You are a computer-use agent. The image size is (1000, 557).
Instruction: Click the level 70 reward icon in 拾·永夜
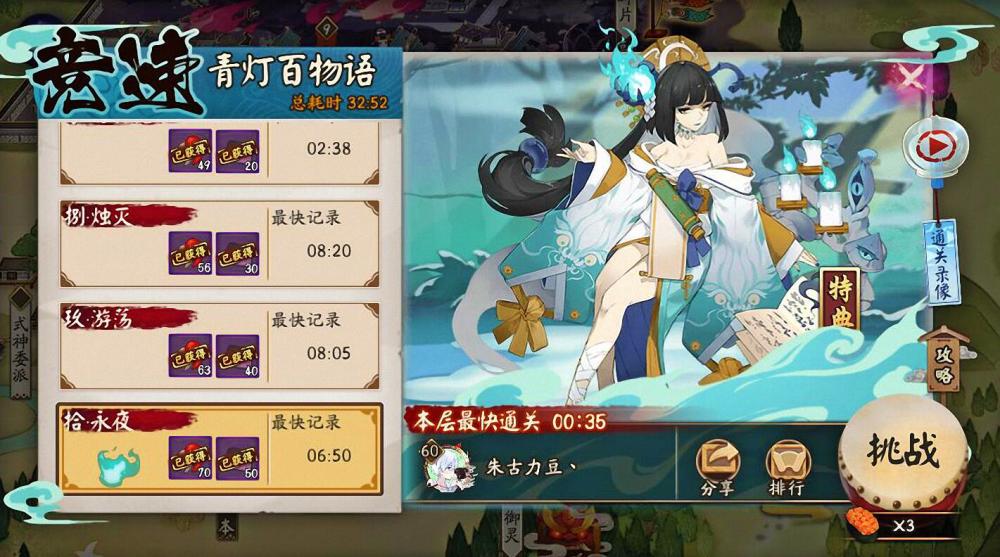(190, 458)
